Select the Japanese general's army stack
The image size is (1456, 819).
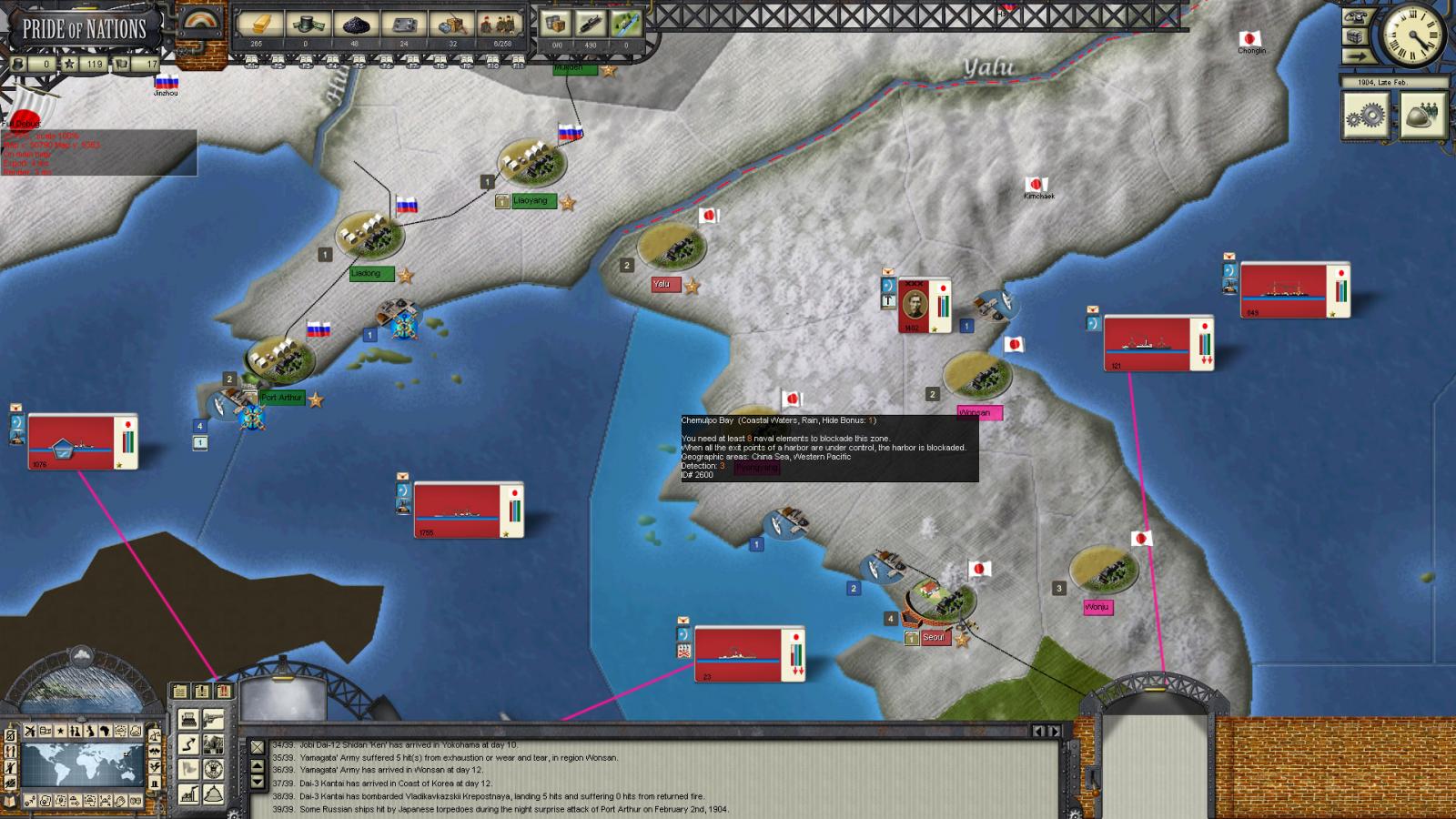tap(915, 306)
